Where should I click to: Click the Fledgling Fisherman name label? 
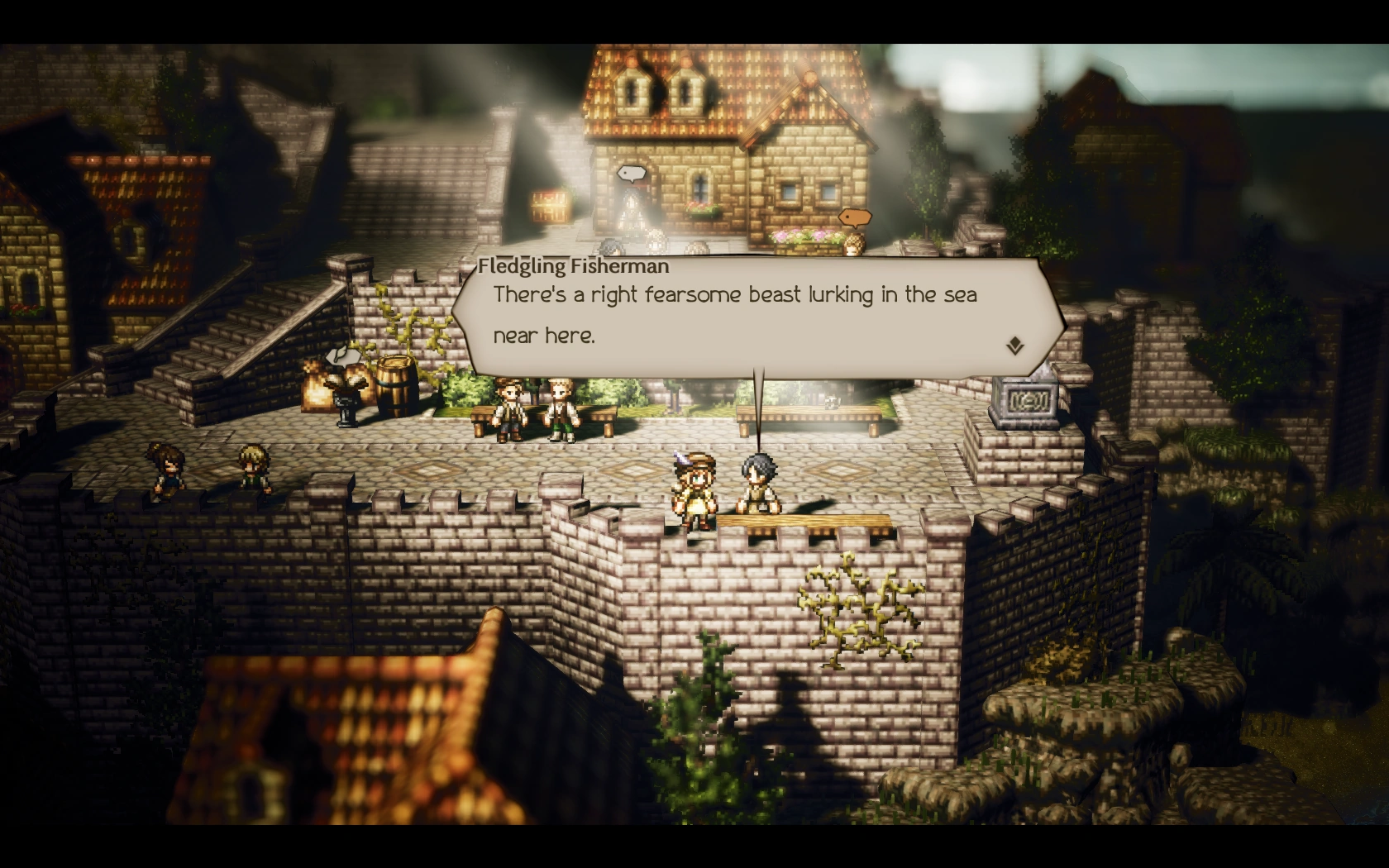click(573, 266)
